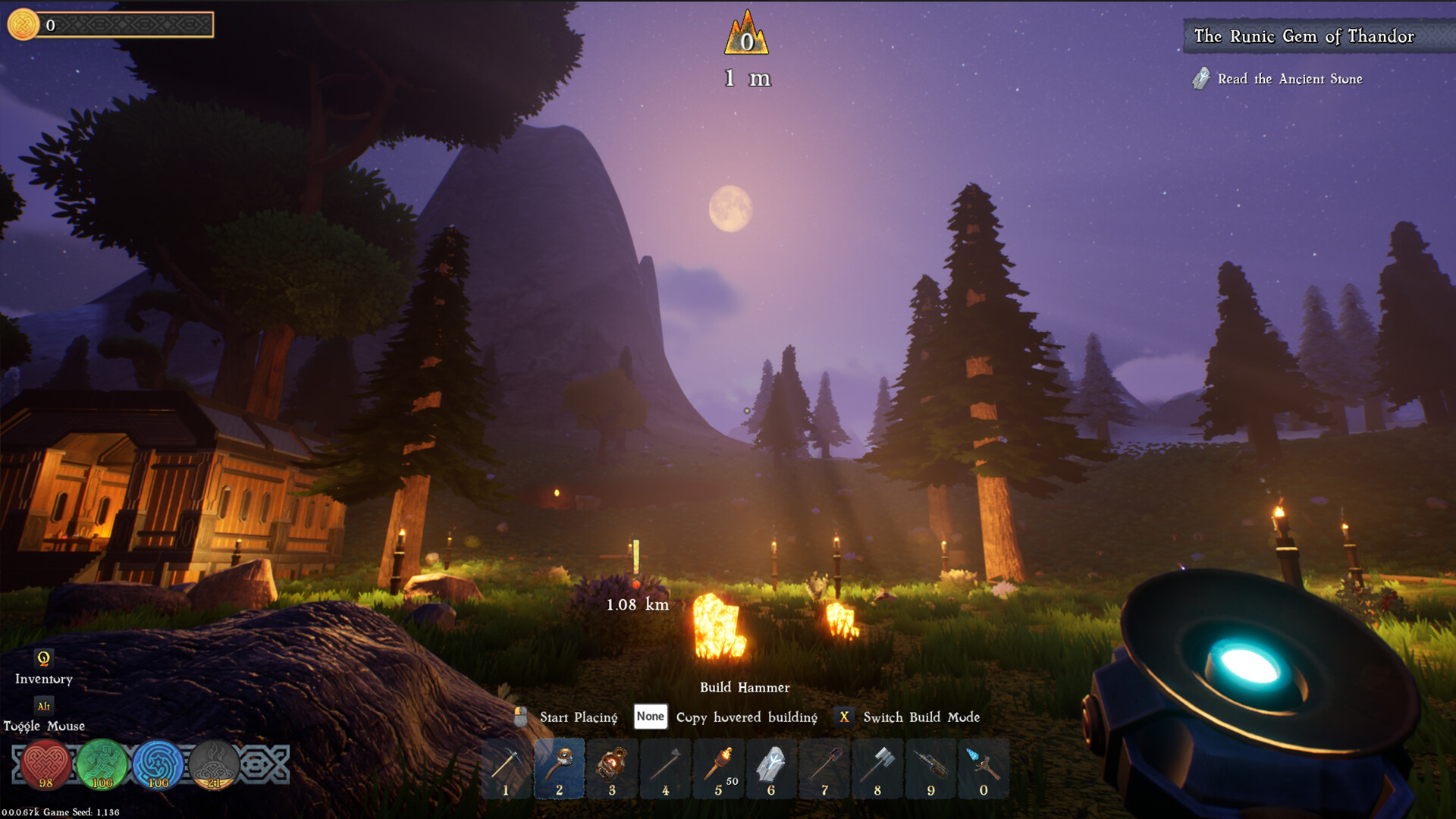Choose the rune stone in slot 6
Viewport: 1456px width, 819px height.
pos(771,767)
